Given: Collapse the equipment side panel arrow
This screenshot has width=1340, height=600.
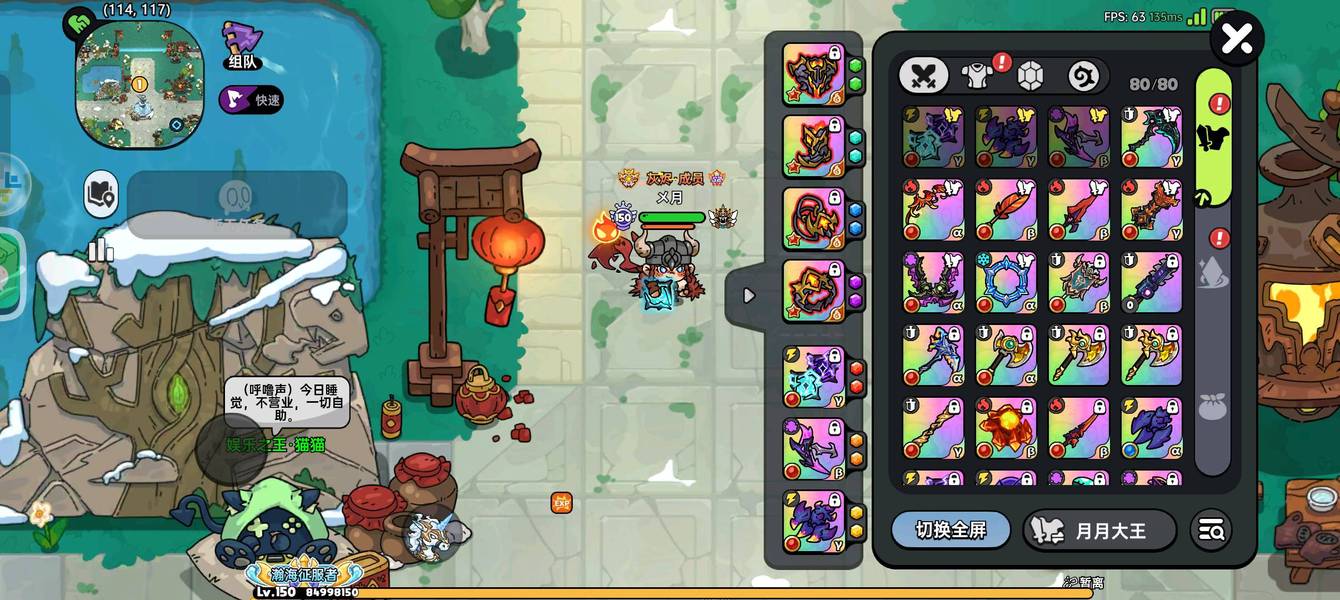Looking at the screenshot, I should point(748,296).
